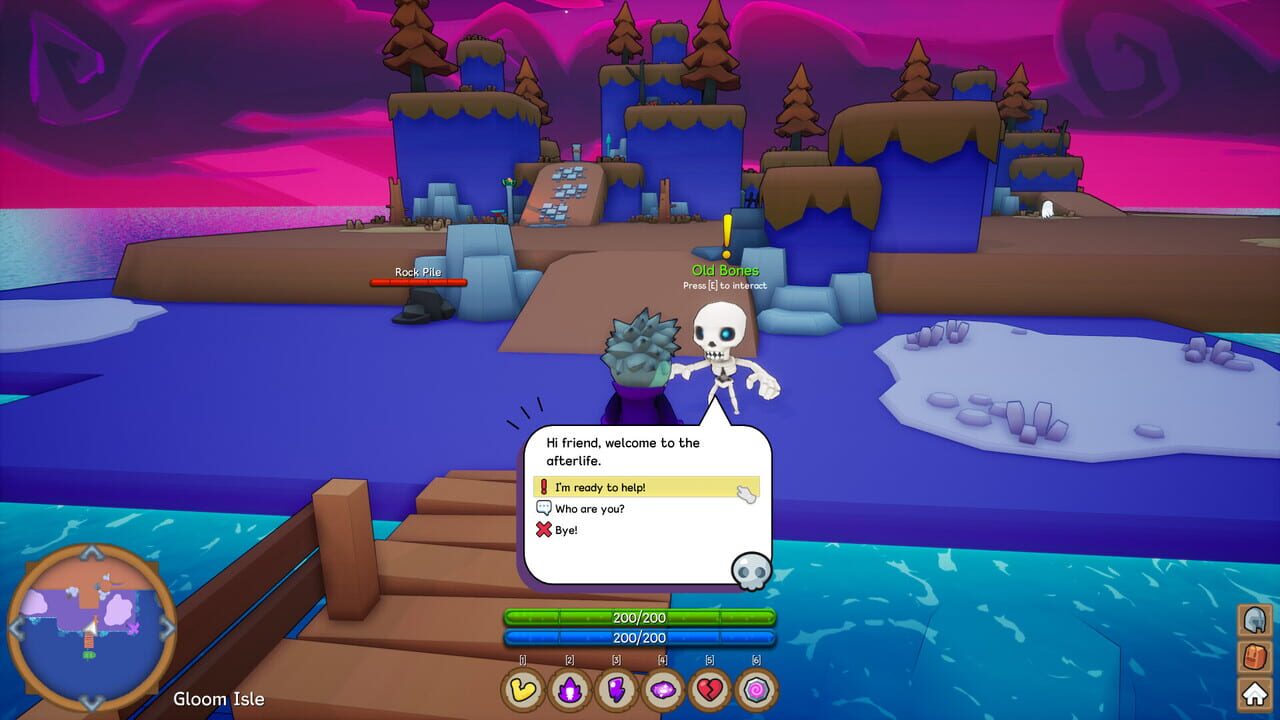
Task: Cast the purple cloud ability in slot 4
Action: [663, 689]
